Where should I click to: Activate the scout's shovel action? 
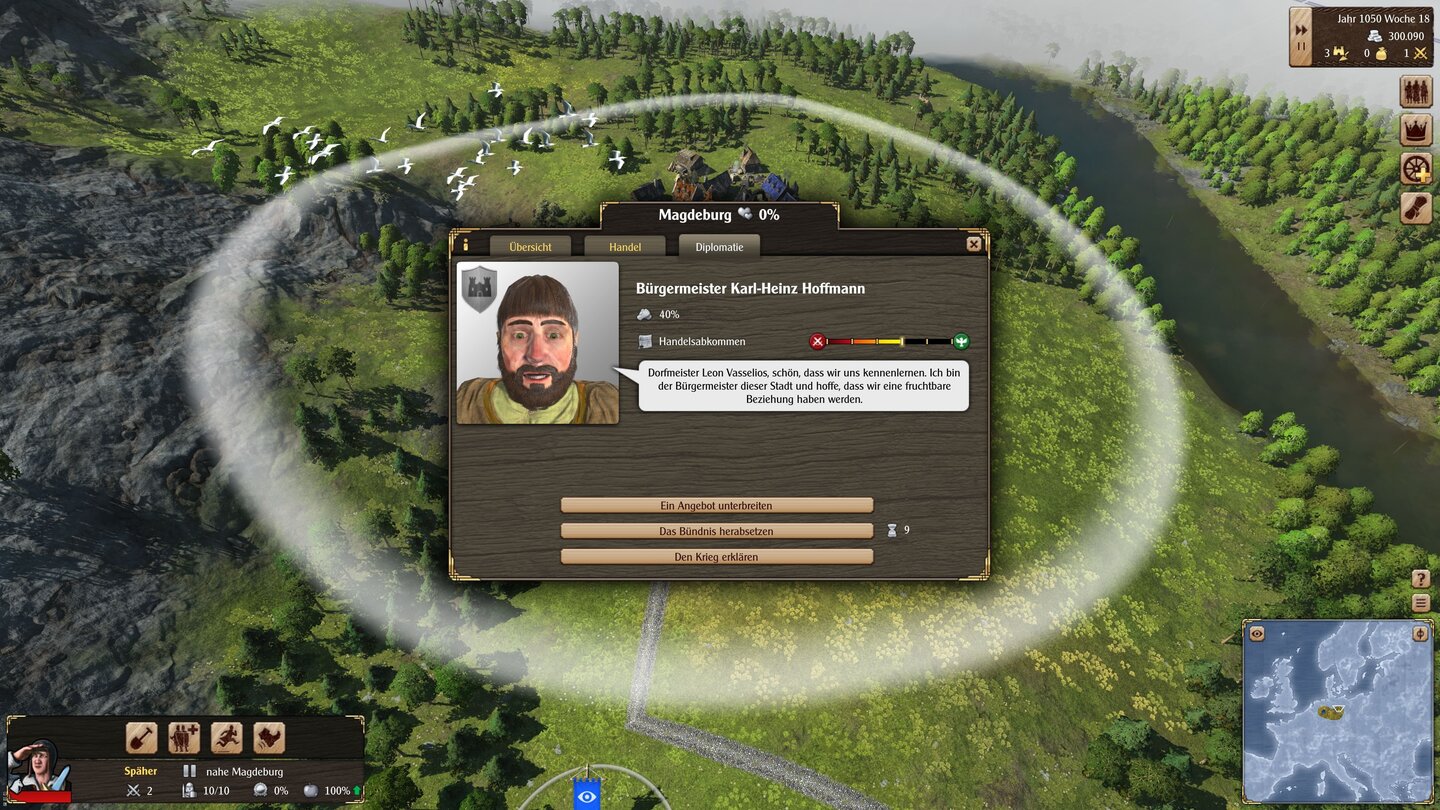[141, 738]
